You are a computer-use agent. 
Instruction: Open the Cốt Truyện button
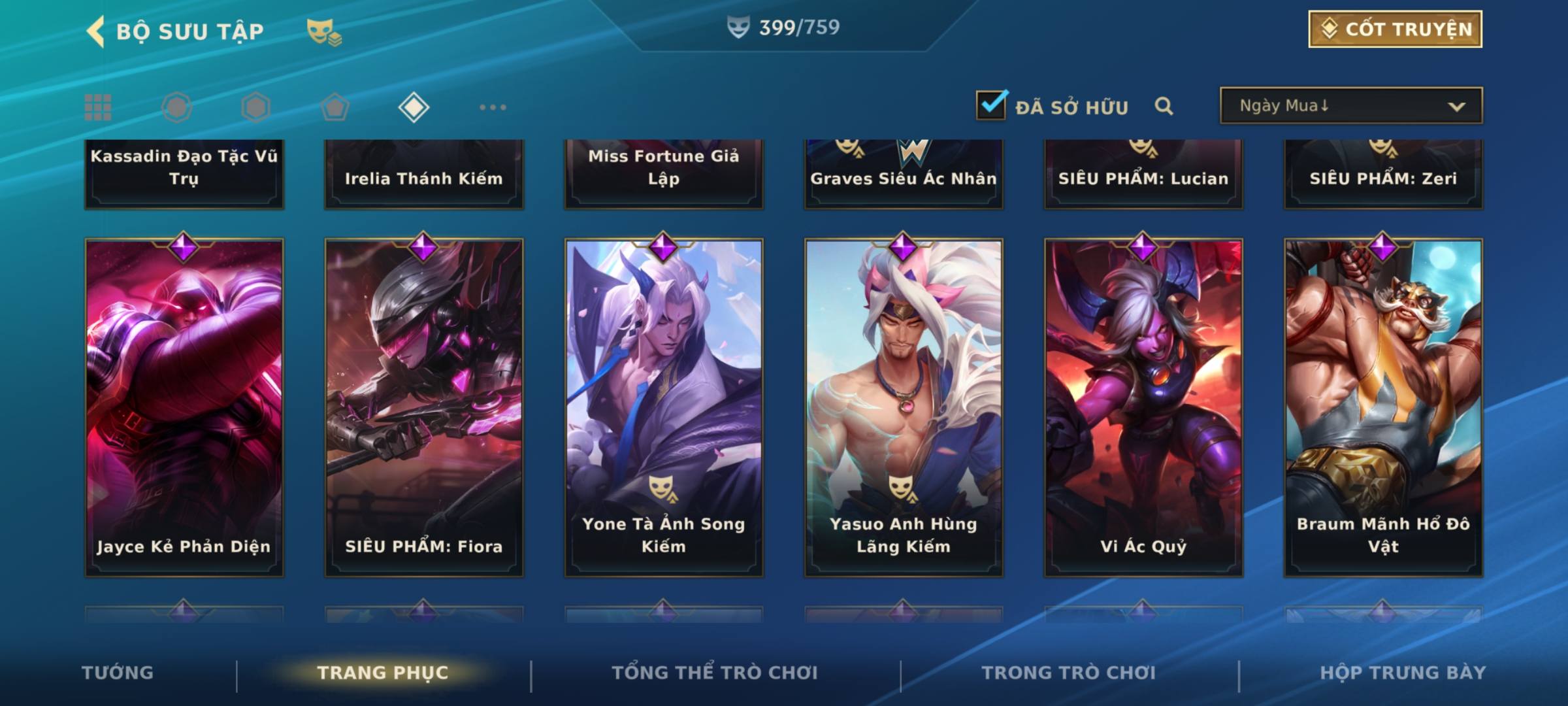[1395, 29]
